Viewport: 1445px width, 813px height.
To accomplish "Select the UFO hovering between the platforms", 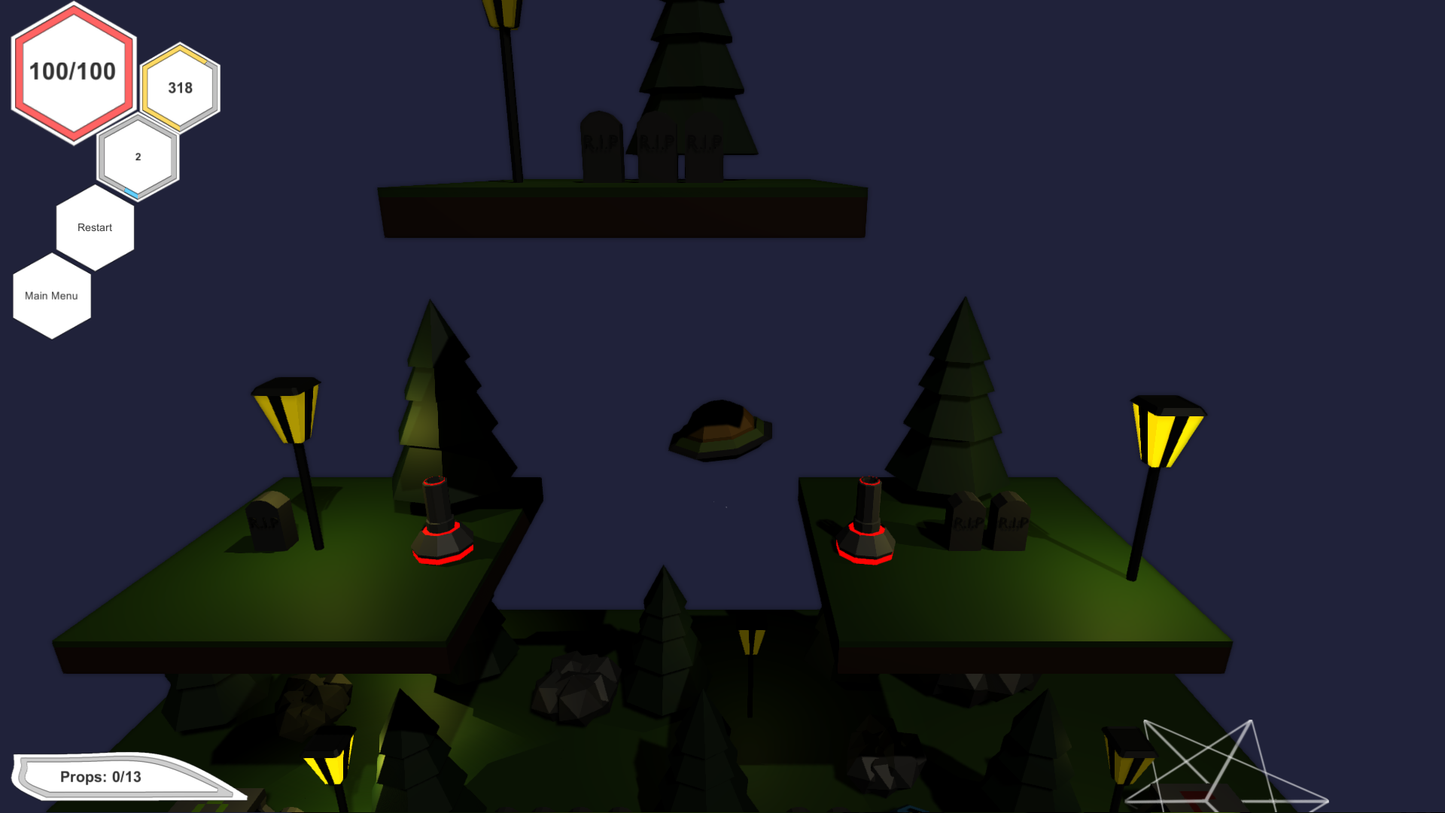I will click(718, 428).
